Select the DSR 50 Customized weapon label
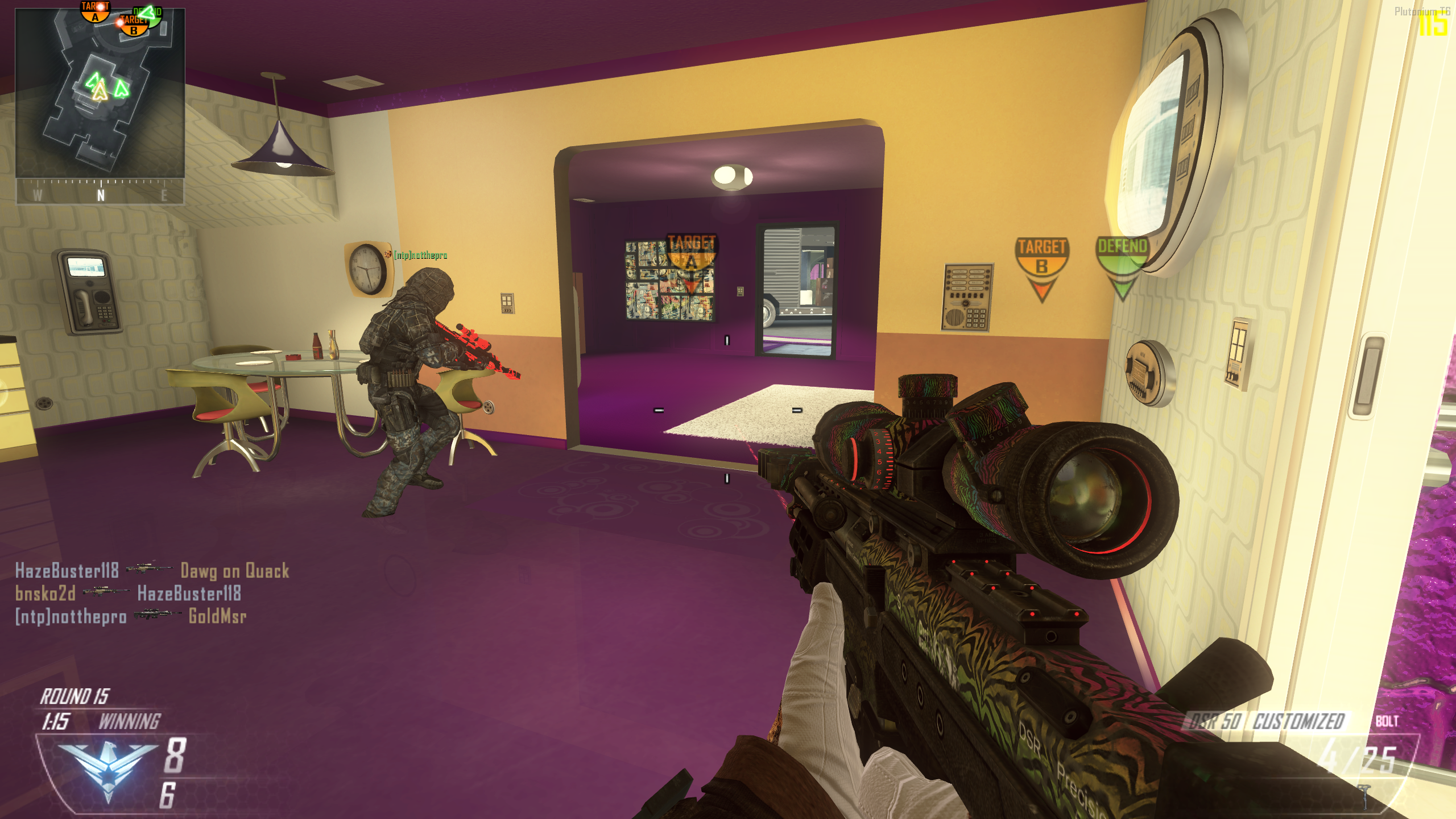The image size is (1456, 819). pos(1267,721)
